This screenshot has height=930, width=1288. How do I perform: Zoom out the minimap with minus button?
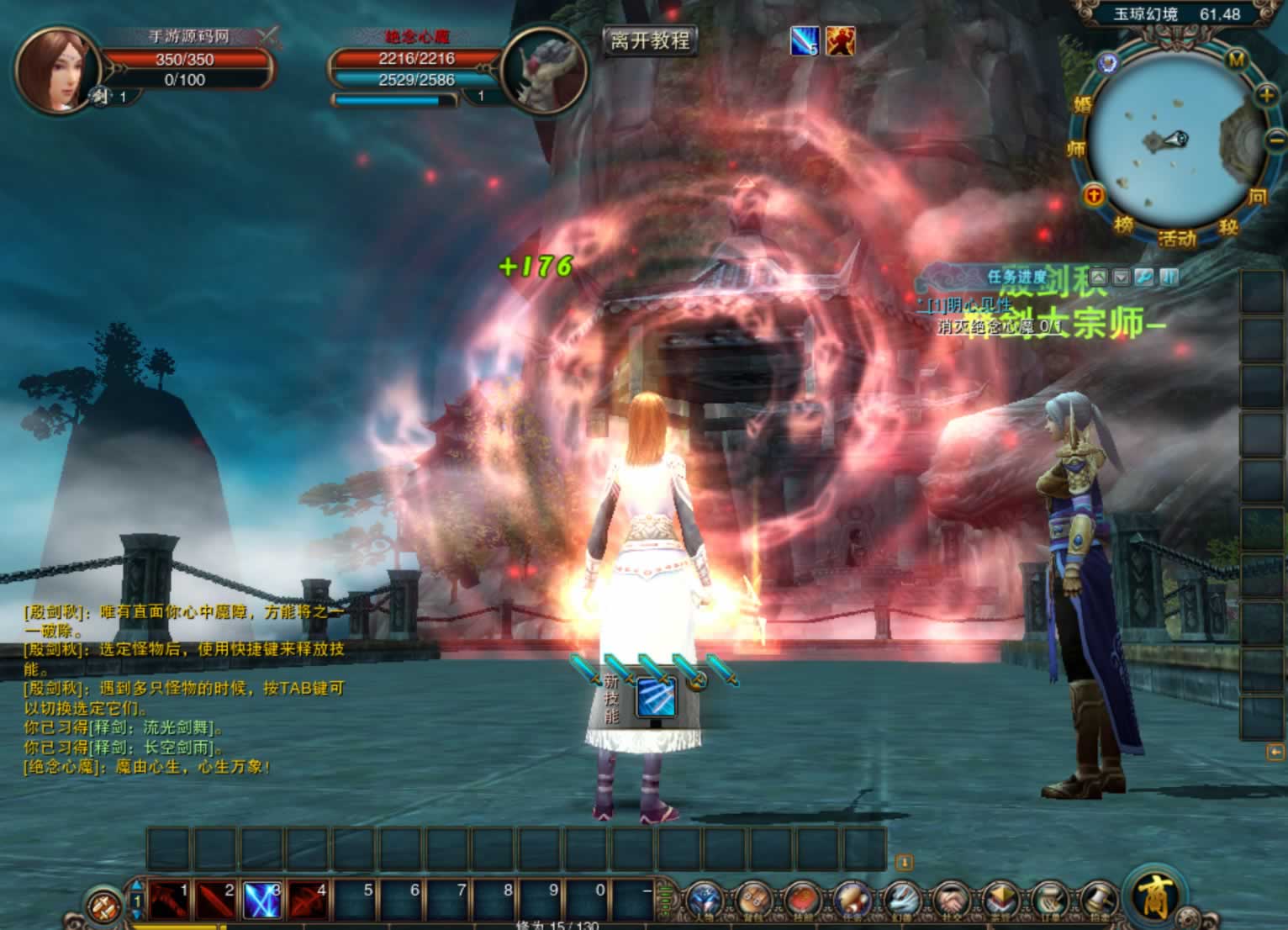pyautogui.click(x=1276, y=138)
